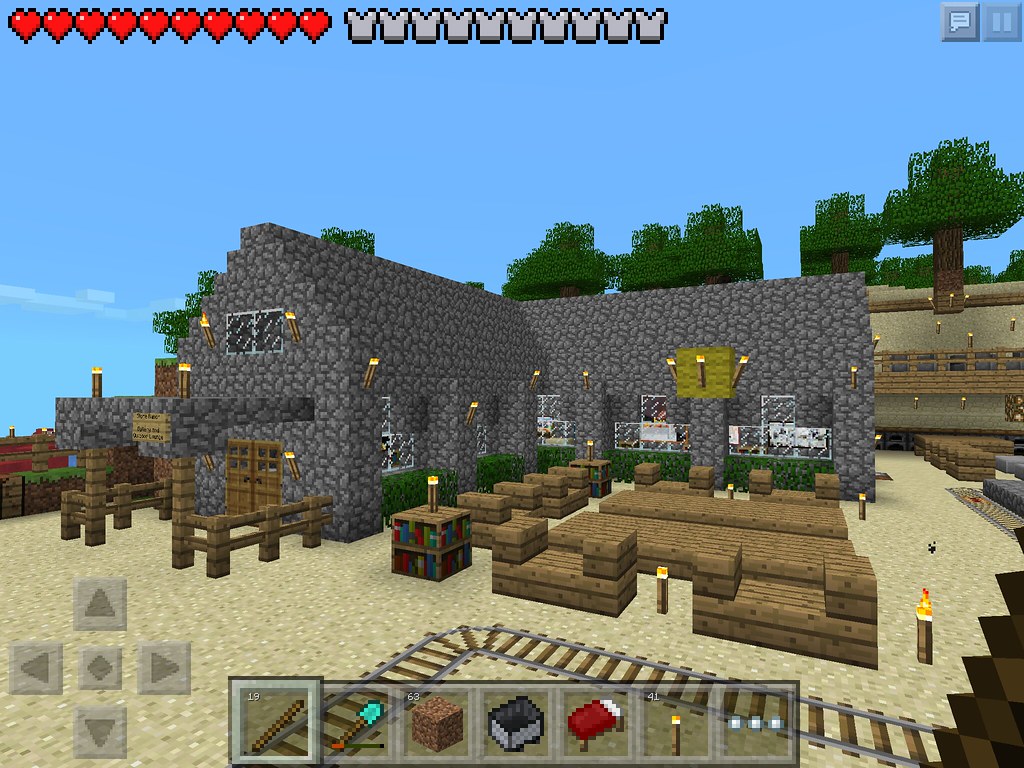Select the stick slot in the hotbar

(x=275, y=720)
